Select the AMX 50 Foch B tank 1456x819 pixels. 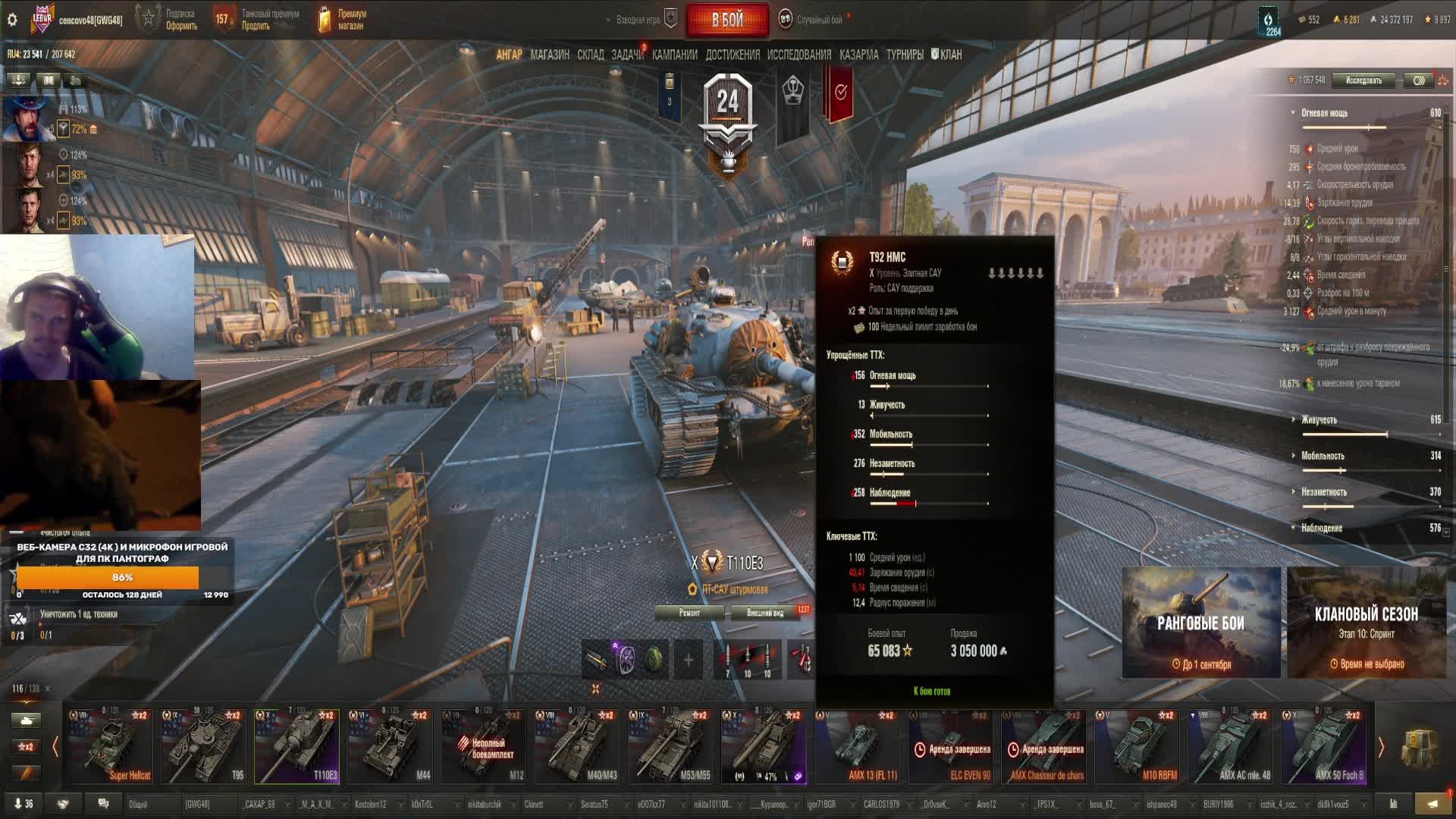point(1325,746)
